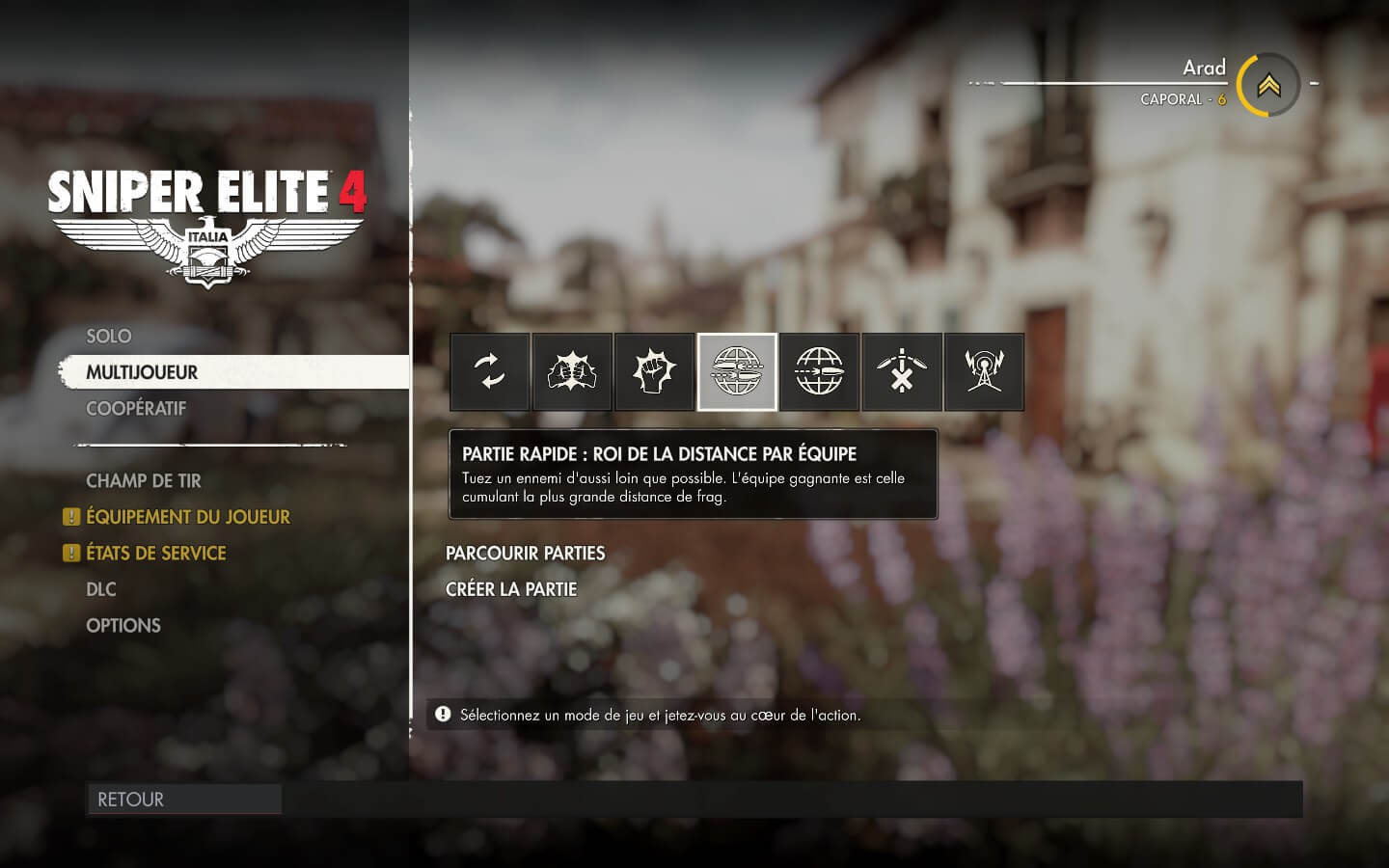This screenshot has height=868, width=1389.
Task: Open the Arad player rank badge
Action: click(1267, 85)
